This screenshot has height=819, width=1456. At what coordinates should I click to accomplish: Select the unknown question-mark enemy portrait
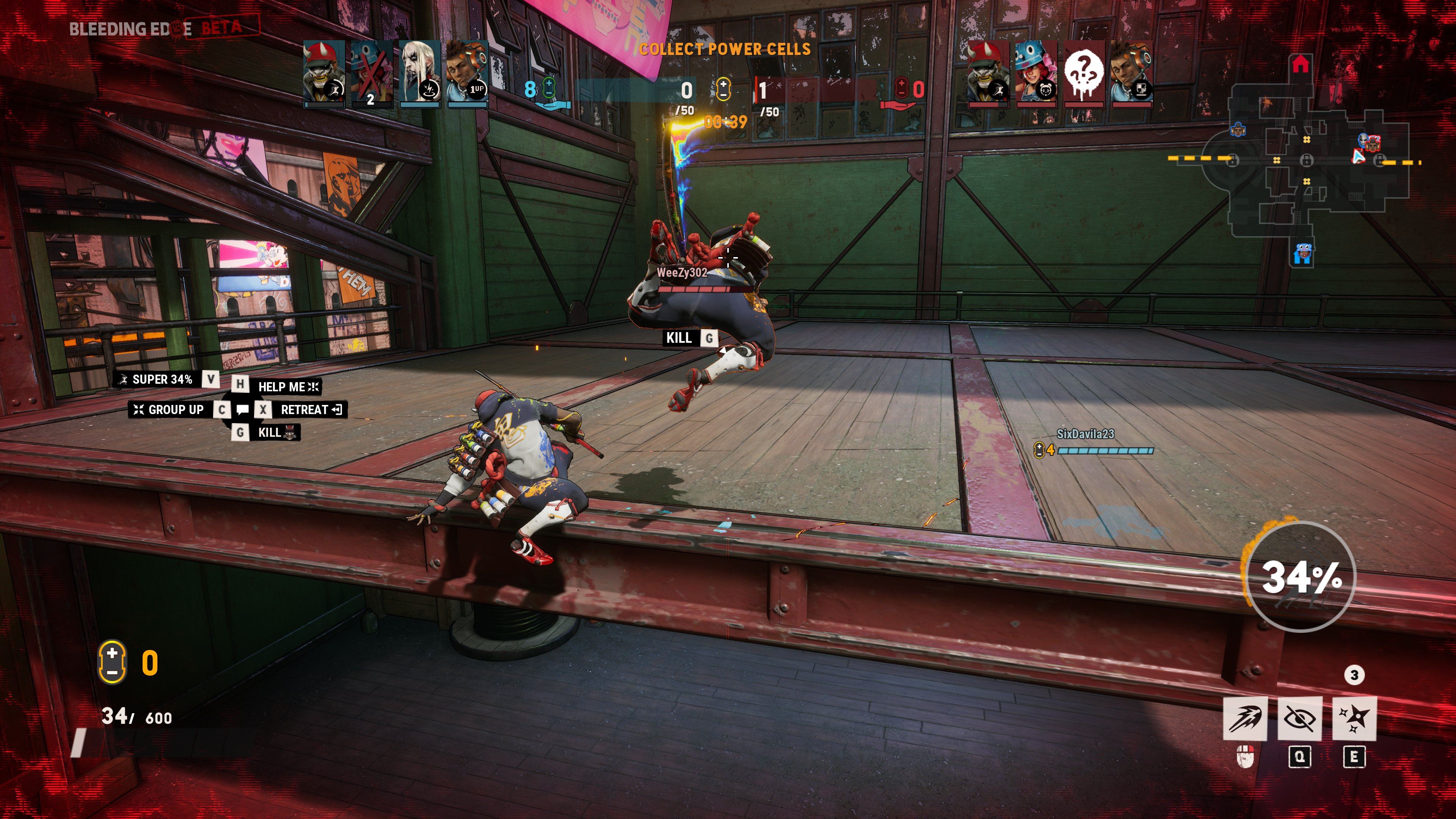(1084, 73)
